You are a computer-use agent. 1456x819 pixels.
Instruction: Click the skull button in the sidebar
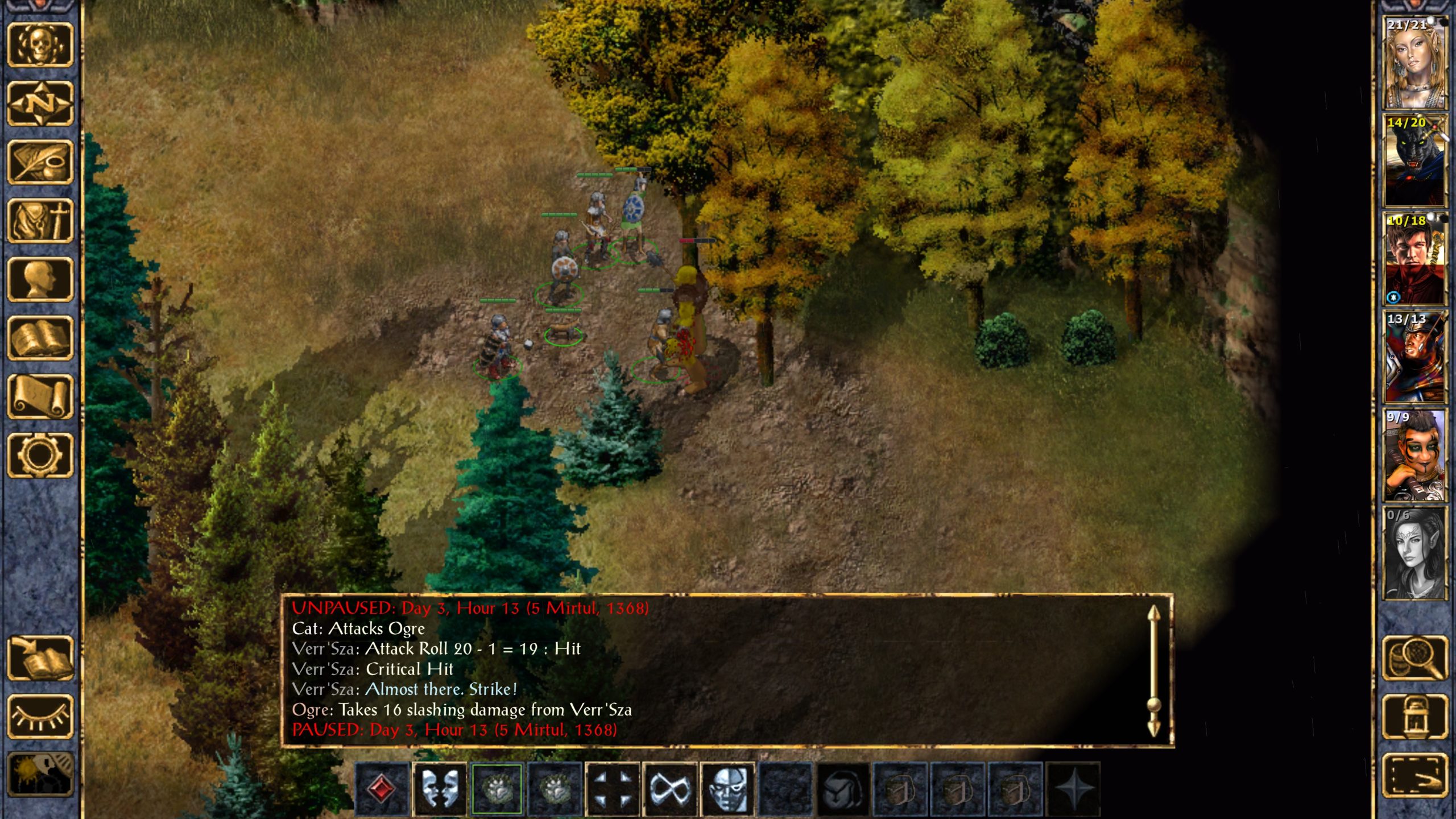pyautogui.click(x=40, y=45)
